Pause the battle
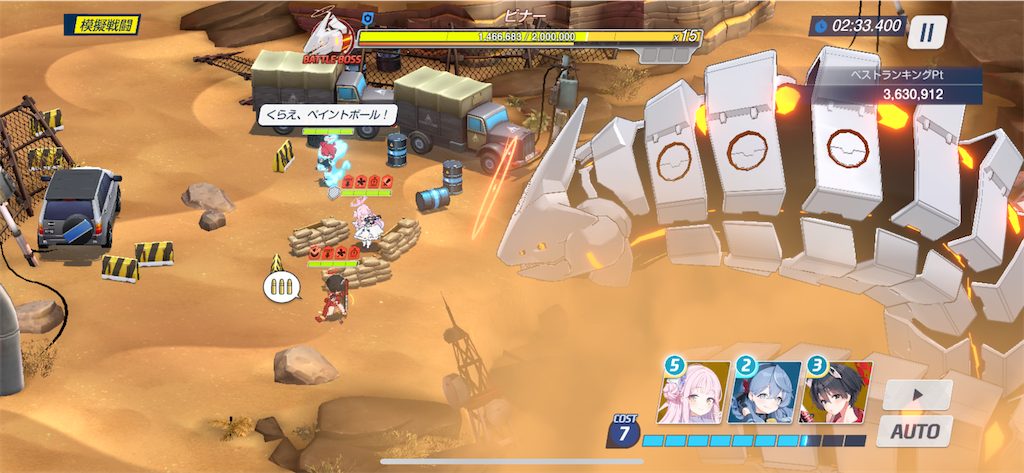 927,31
